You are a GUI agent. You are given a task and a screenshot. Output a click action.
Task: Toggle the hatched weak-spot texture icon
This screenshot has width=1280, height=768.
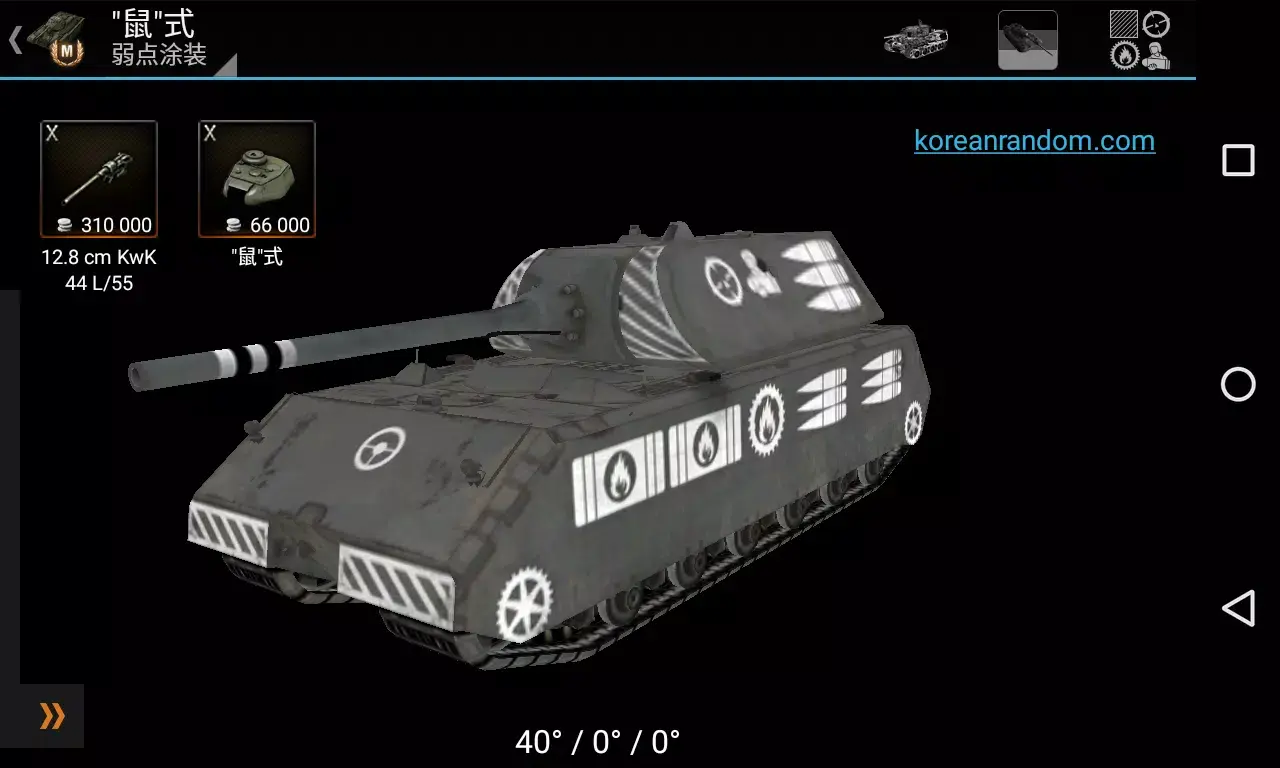(1123, 23)
